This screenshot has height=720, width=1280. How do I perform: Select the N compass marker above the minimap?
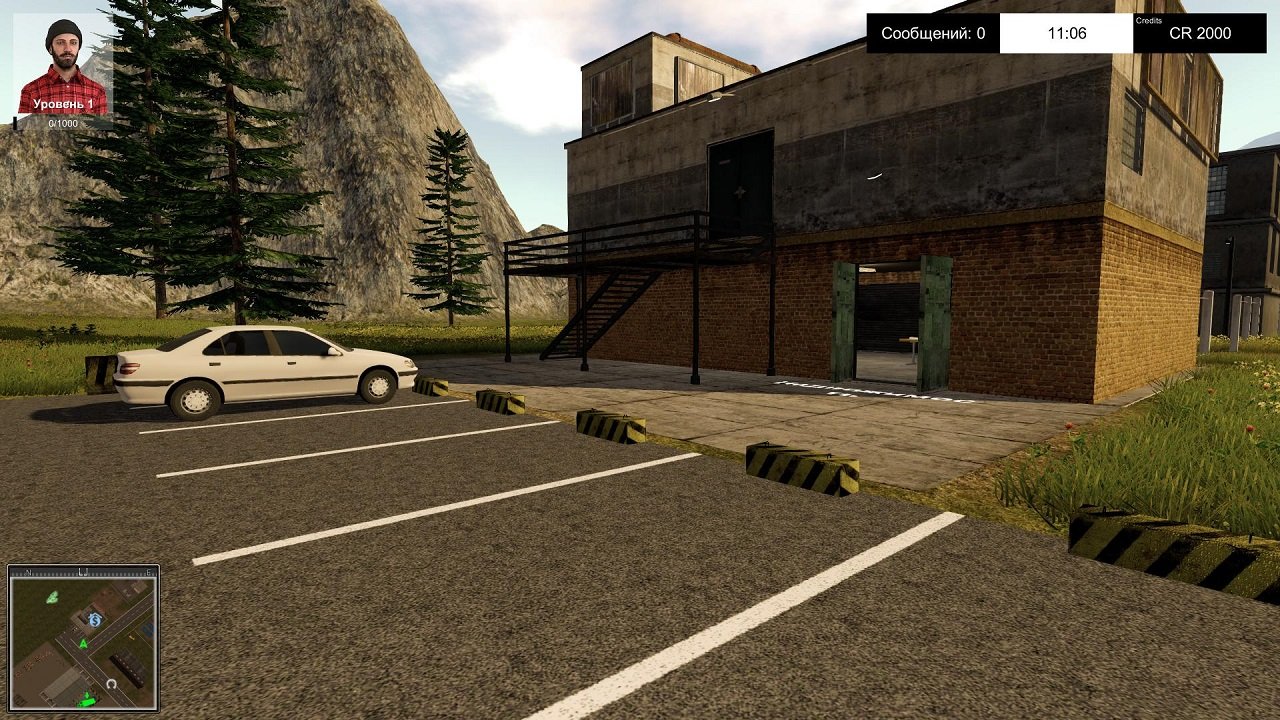tap(28, 572)
